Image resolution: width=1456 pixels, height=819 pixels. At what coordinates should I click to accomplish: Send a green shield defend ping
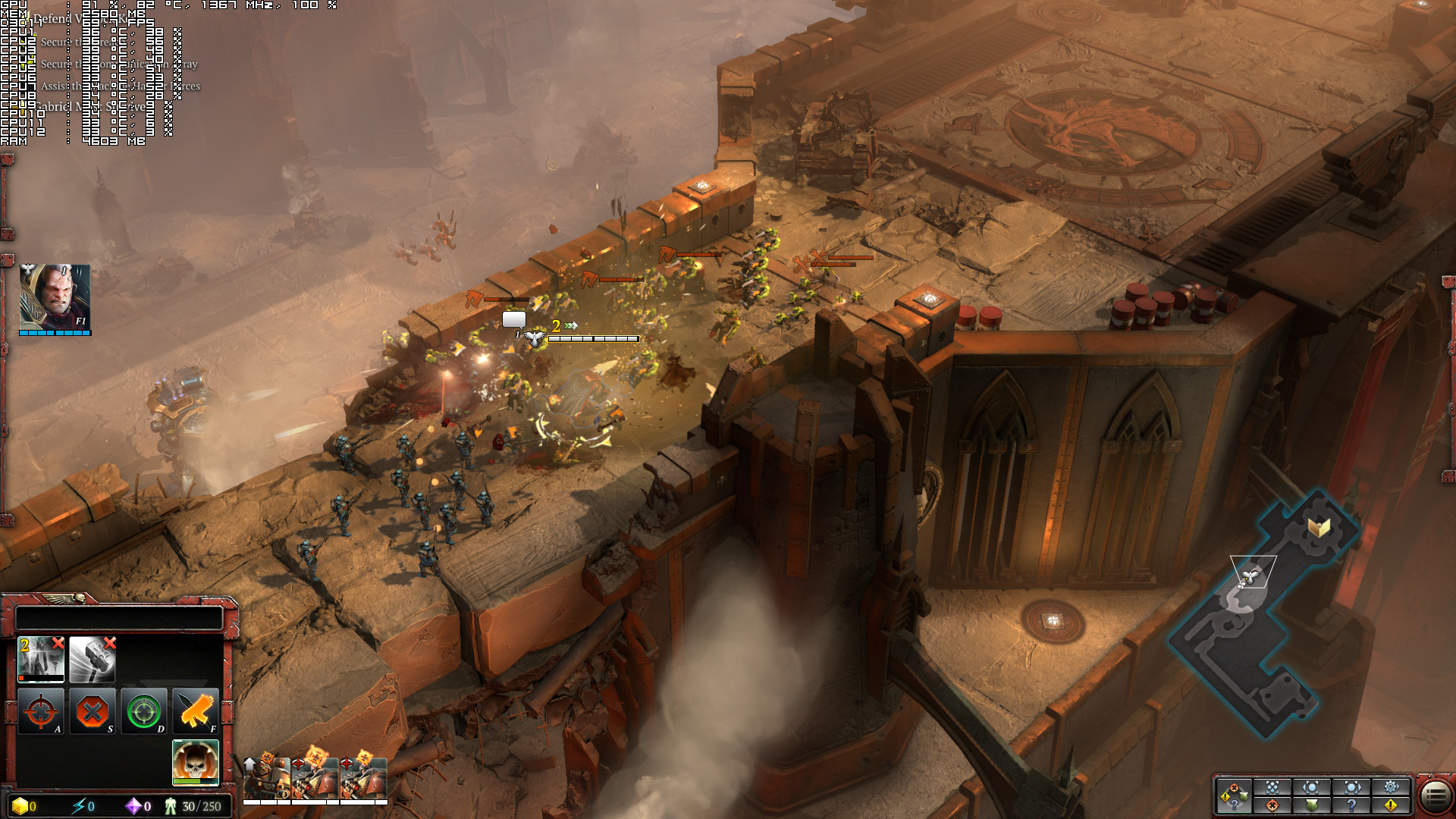coord(1312,805)
